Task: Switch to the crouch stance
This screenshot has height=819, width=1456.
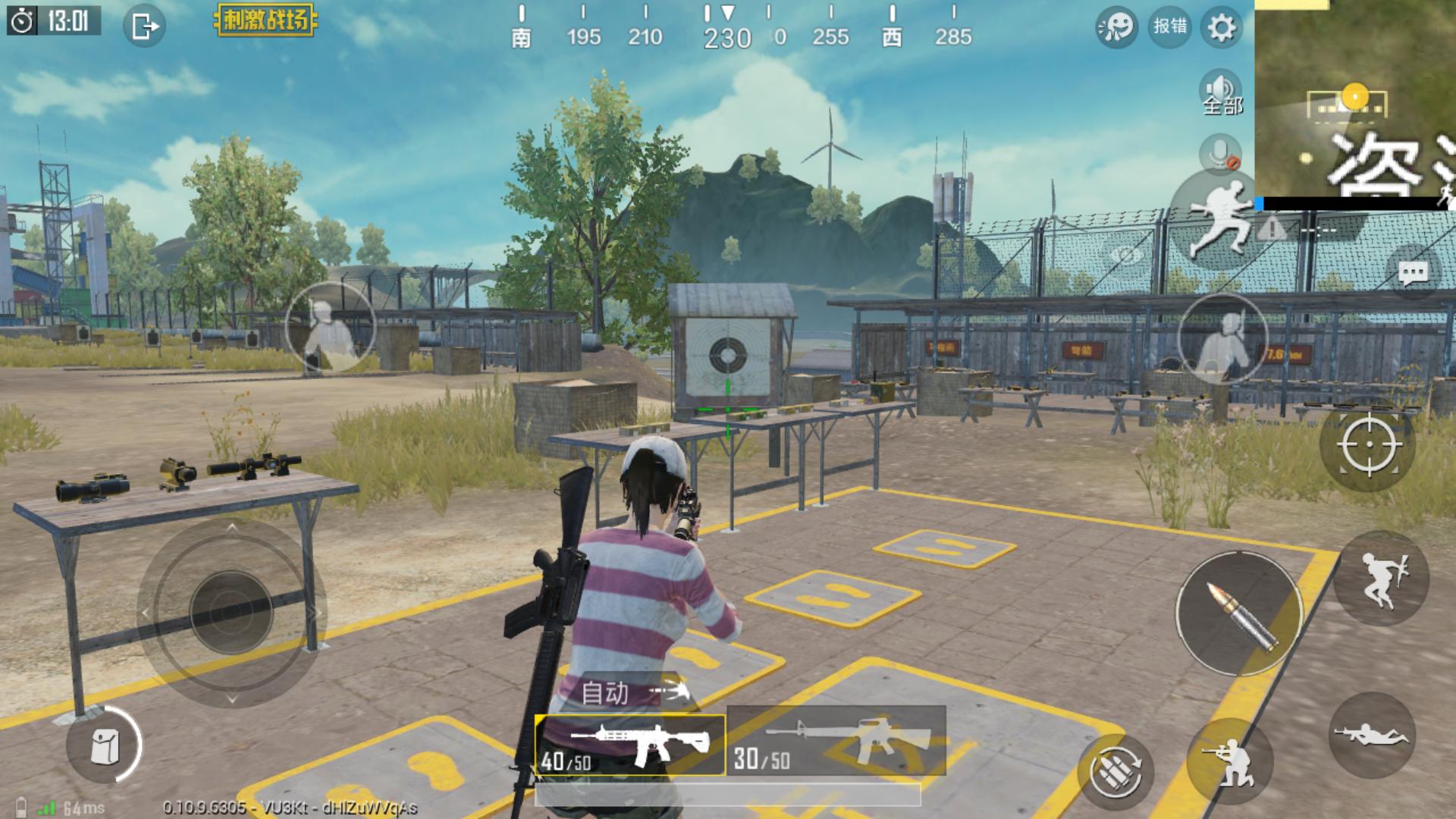Action: pos(1230,761)
